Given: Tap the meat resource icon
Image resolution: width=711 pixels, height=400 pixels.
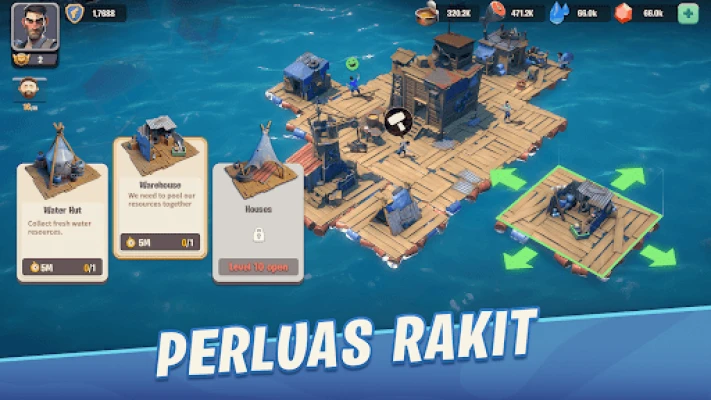Looking at the screenshot, I should click(x=495, y=13).
